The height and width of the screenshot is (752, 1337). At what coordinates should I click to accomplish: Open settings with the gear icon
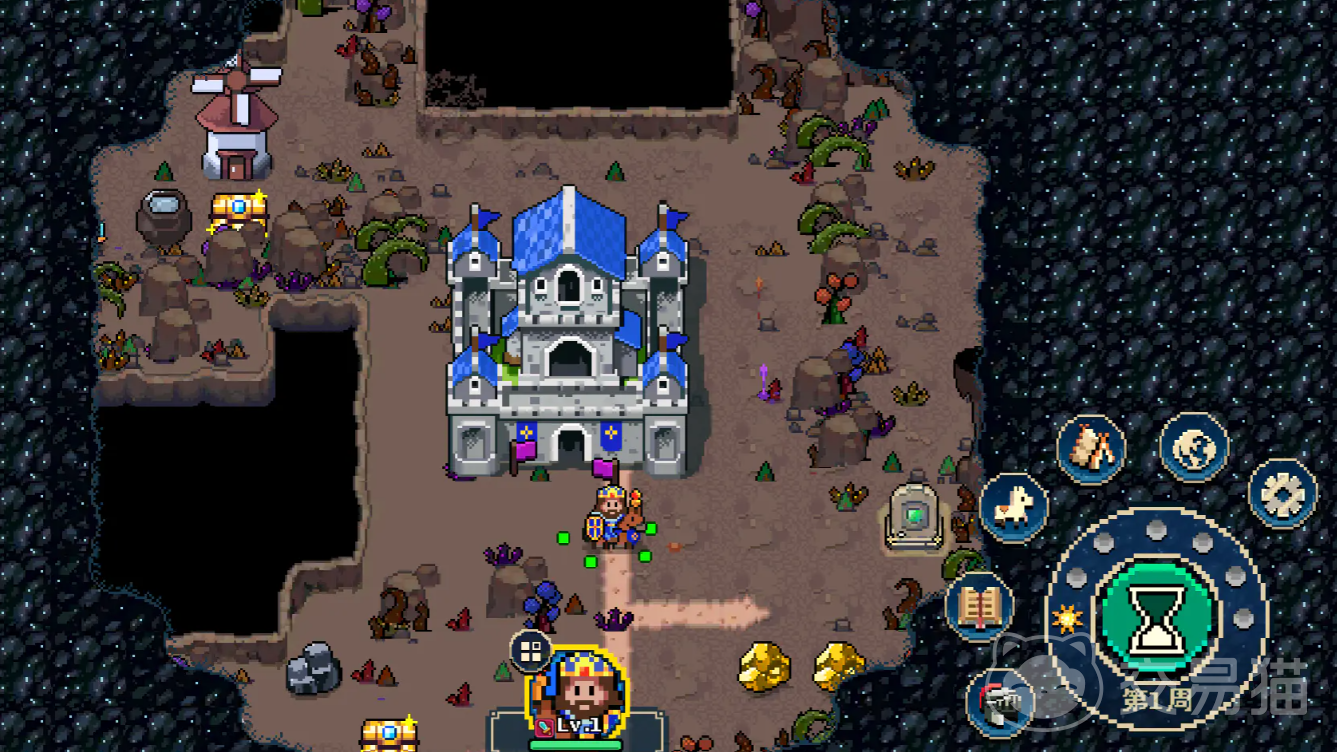click(x=1283, y=493)
